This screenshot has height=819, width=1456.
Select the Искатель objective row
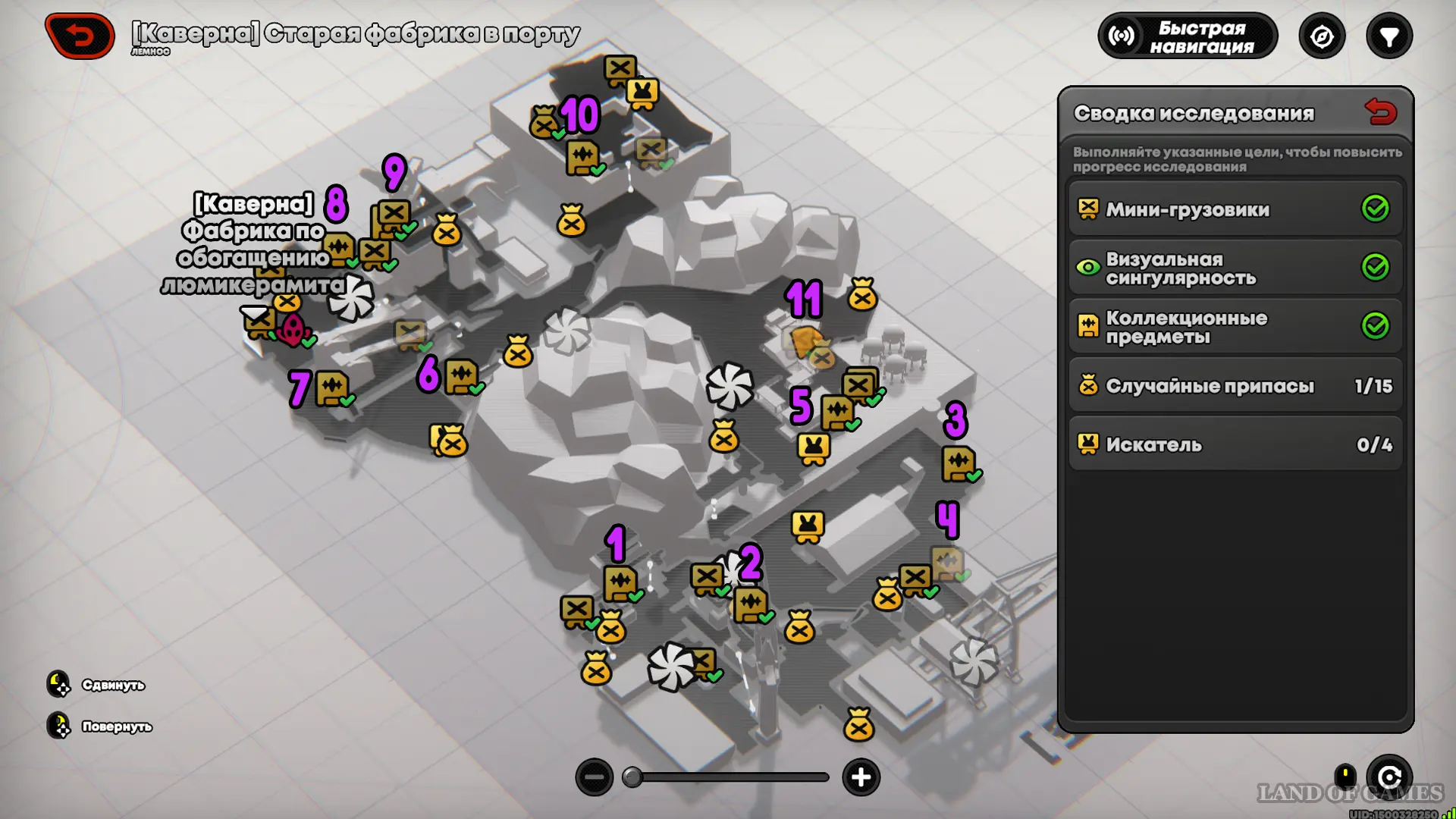[x=1235, y=444]
